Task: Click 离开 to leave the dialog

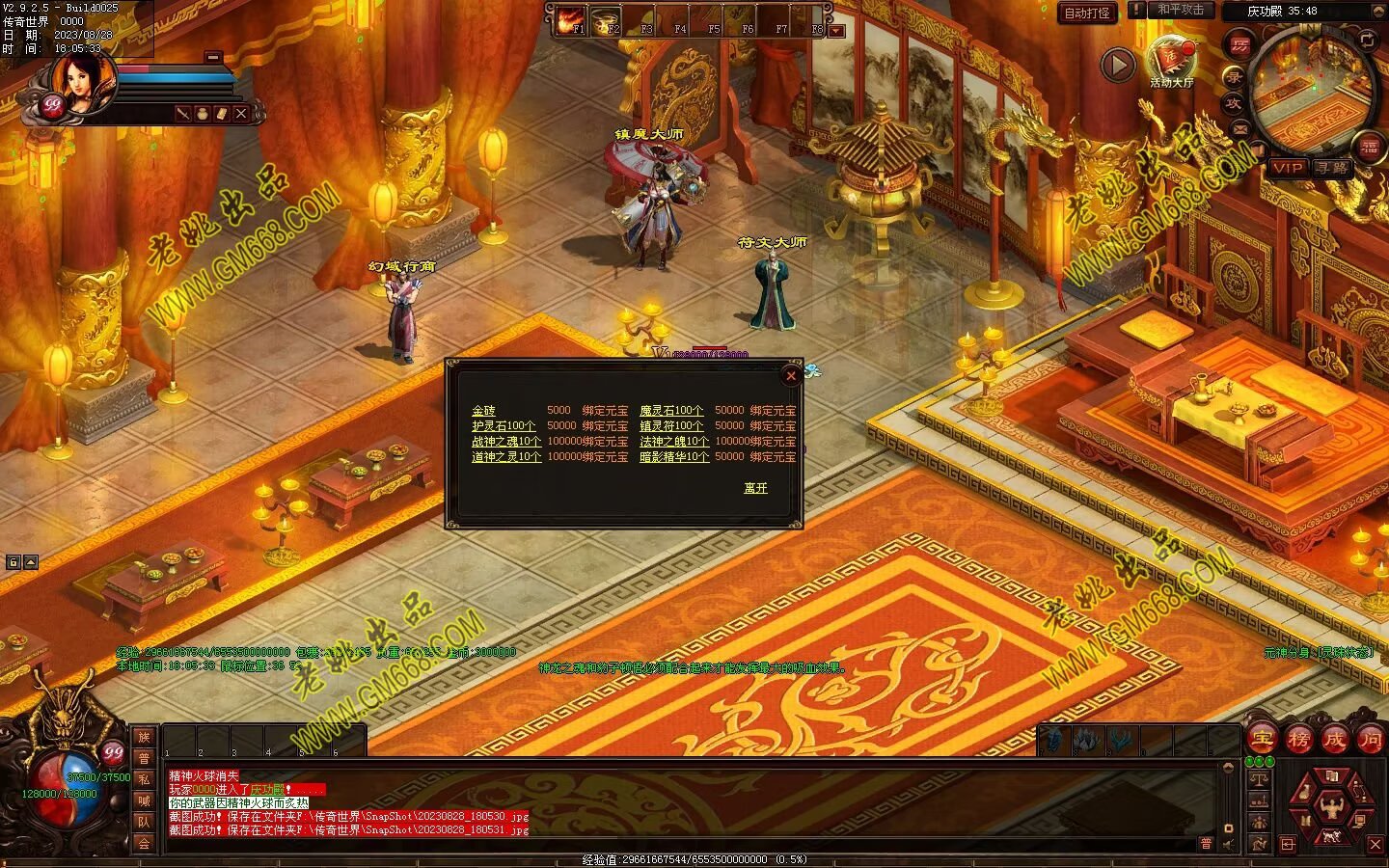Action: 755,488
